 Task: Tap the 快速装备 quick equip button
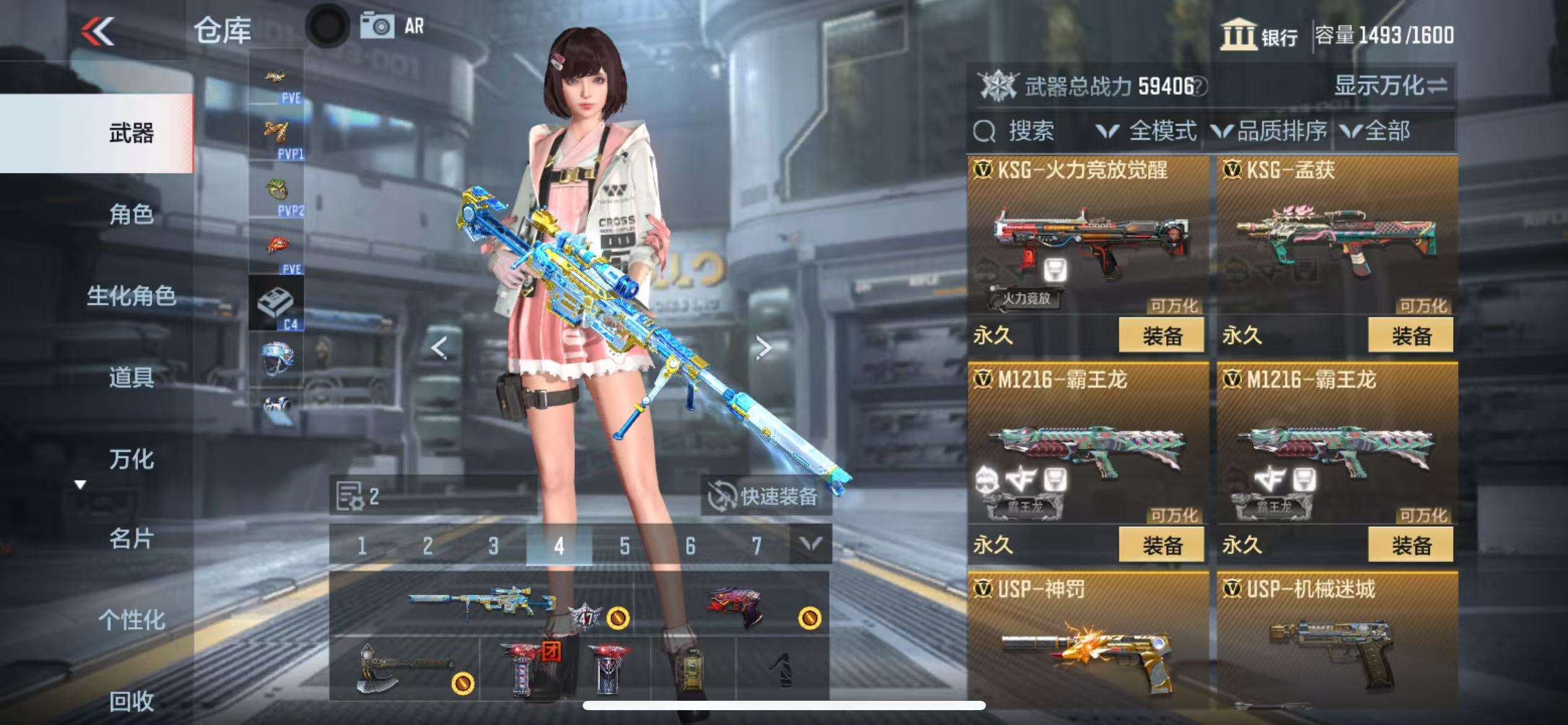click(x=765, y=496)
